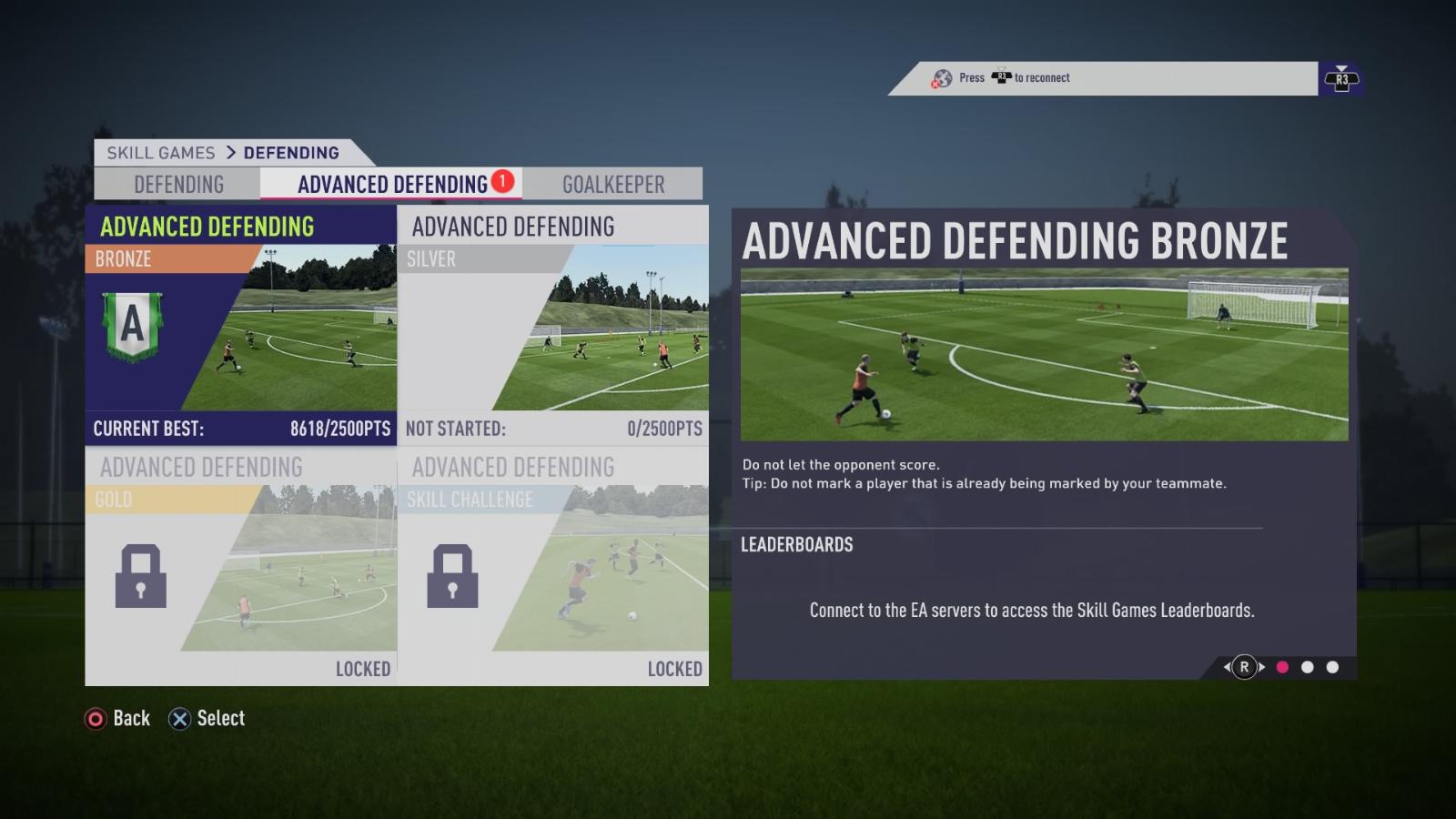Open the Advanced Defending tab
Viewport: 1456px width, 819px height.
click(392, 185)
